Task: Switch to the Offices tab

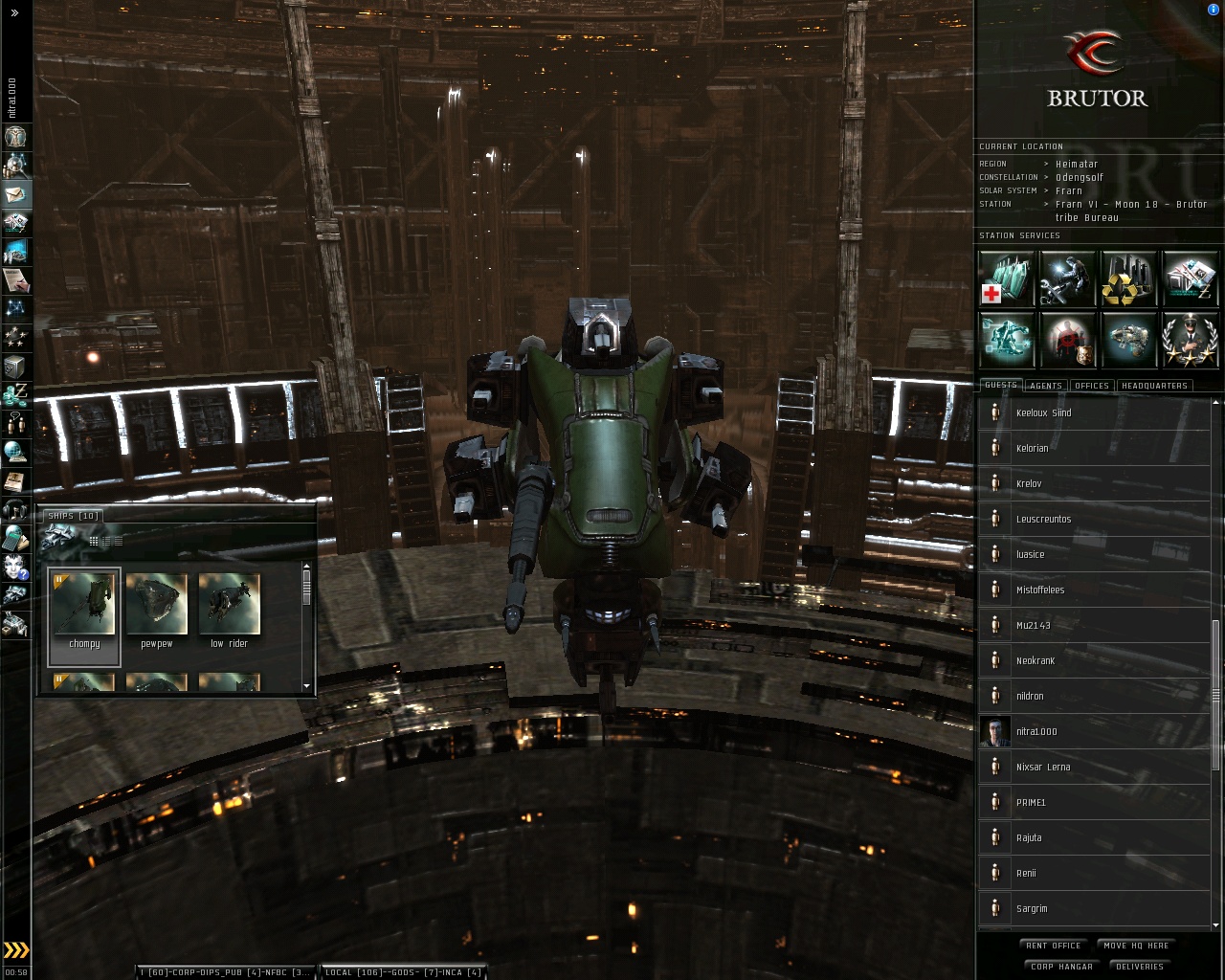Action: coord(1091,386)
